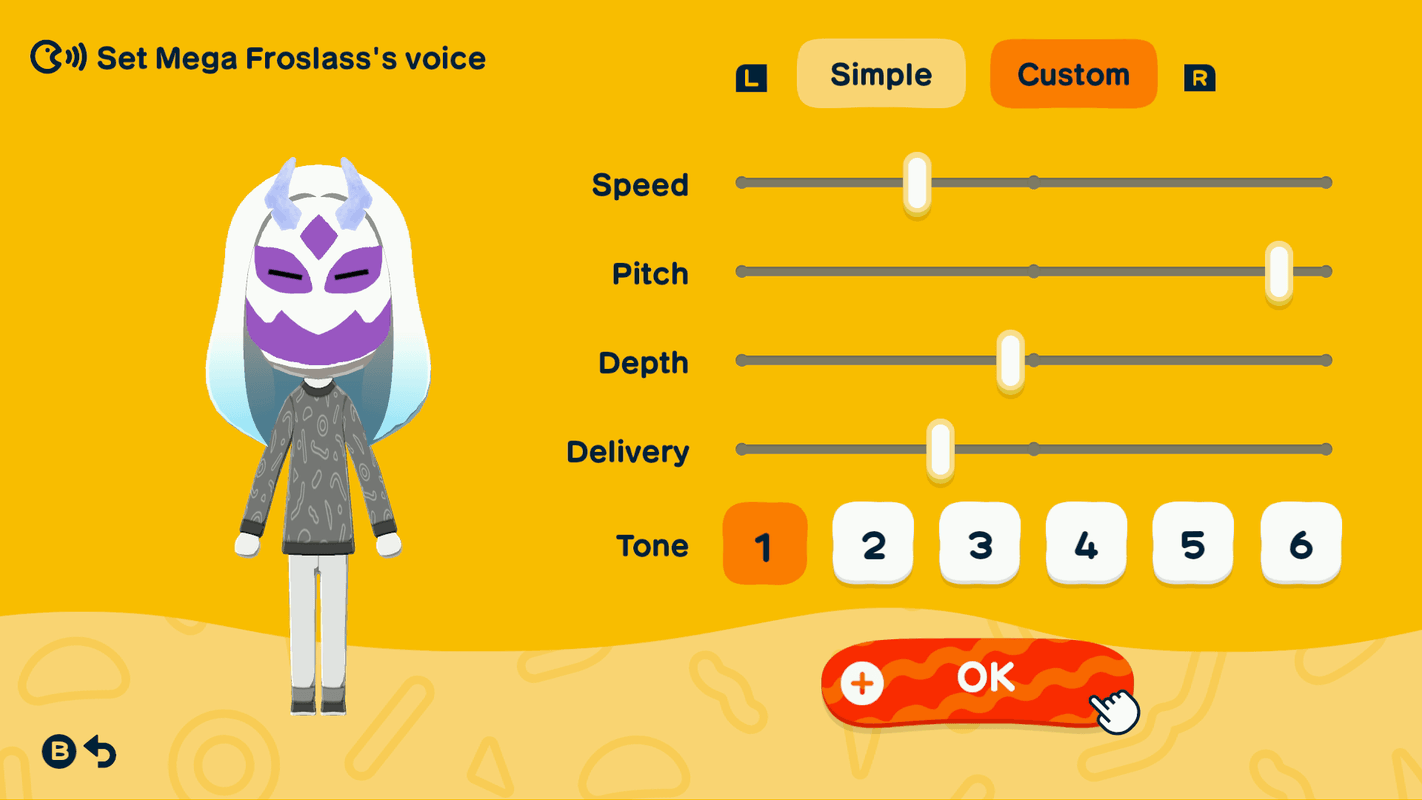
Task: Click the Mii character preview
Action: 319,400
